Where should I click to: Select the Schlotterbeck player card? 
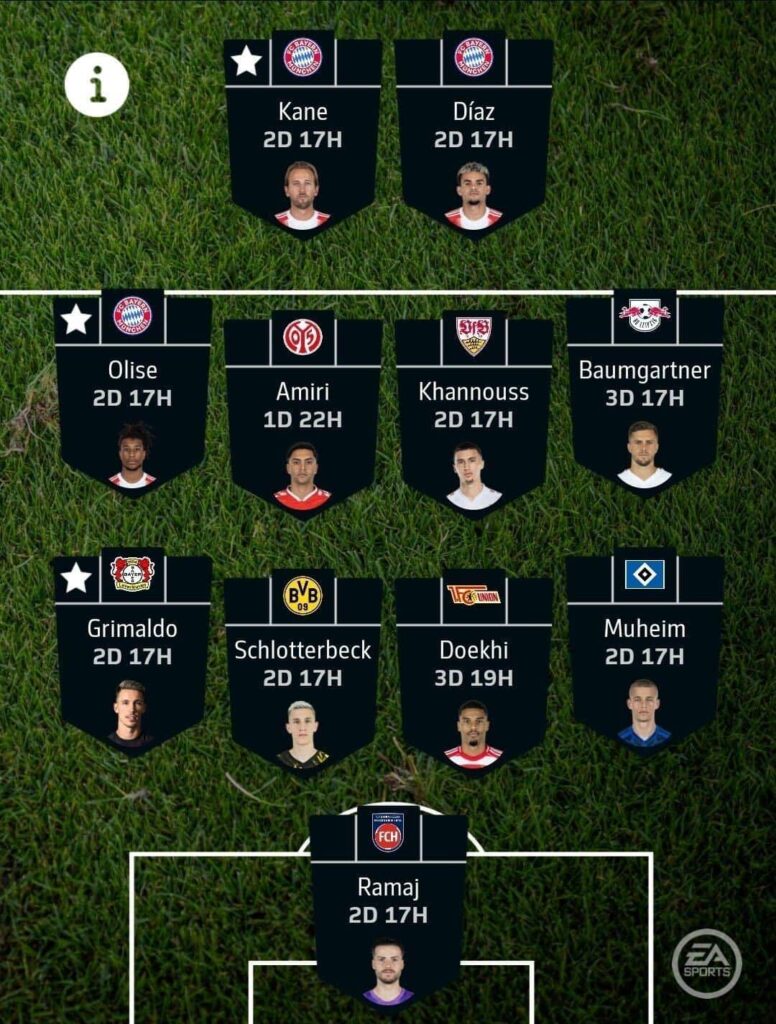[x=303, y=673]
